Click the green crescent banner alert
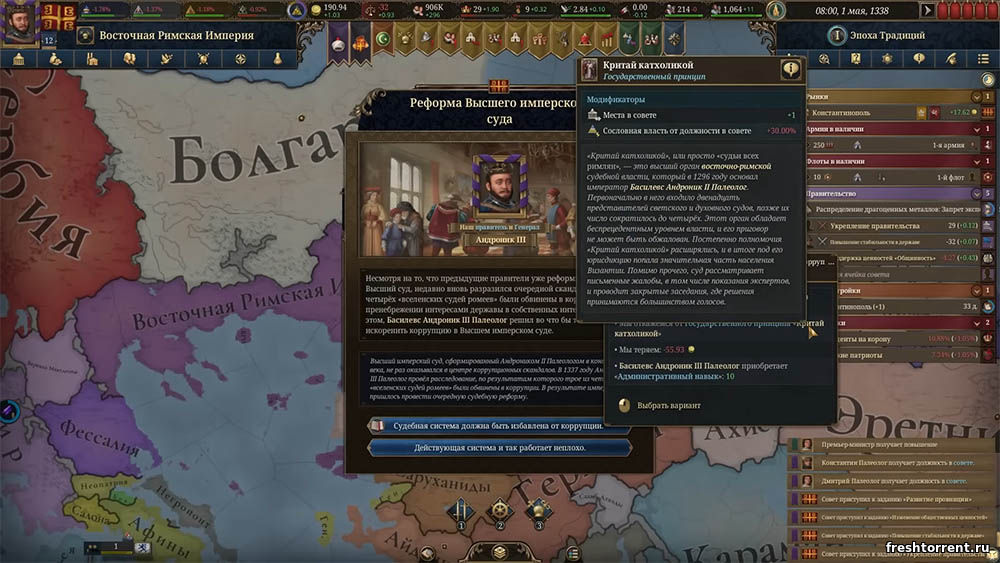This screenshot has height=563, width=1000. point(382,39)
